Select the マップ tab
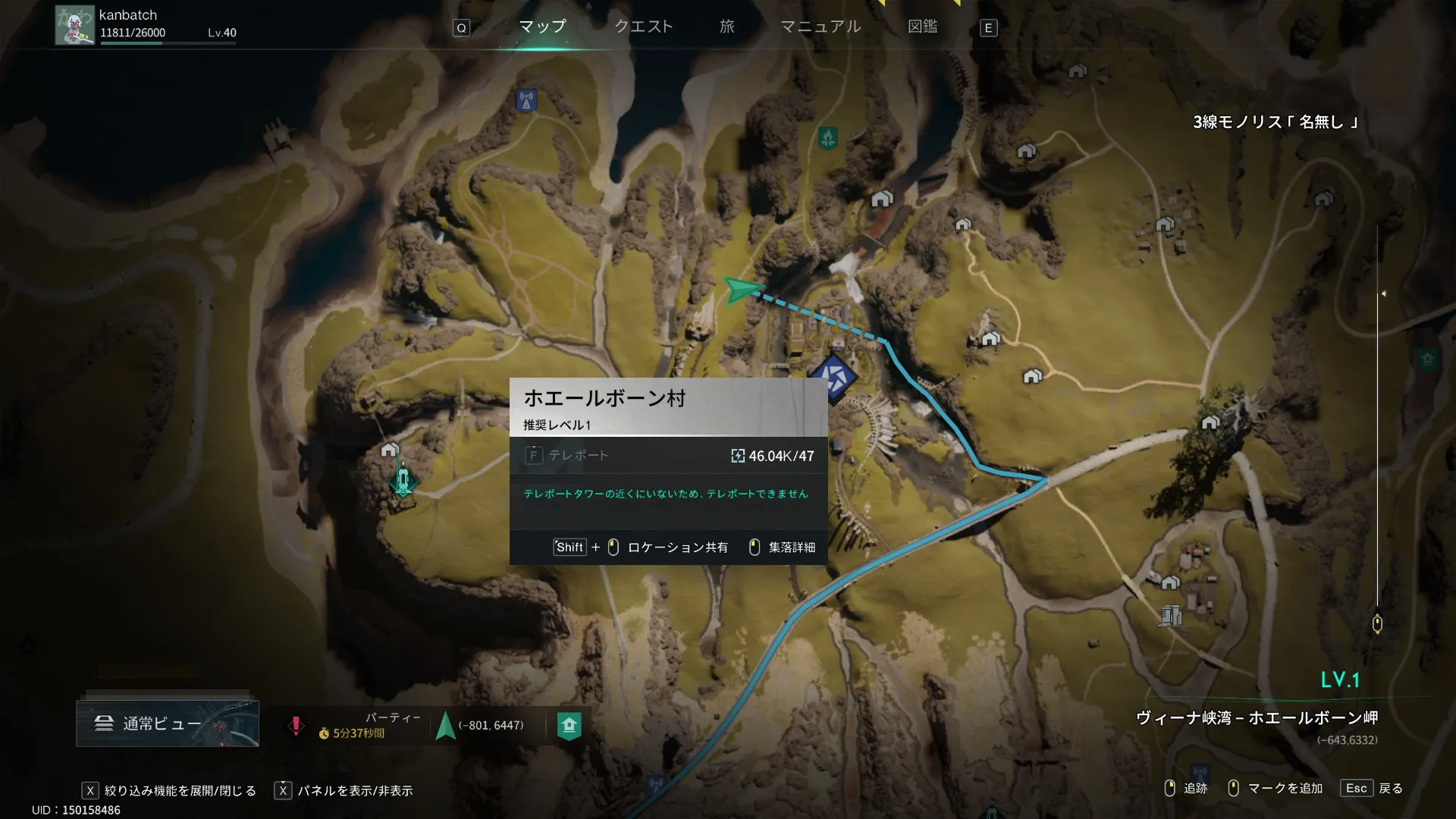Image resolution: width=1456 pixels, height=819 pixels. point(542,27)
